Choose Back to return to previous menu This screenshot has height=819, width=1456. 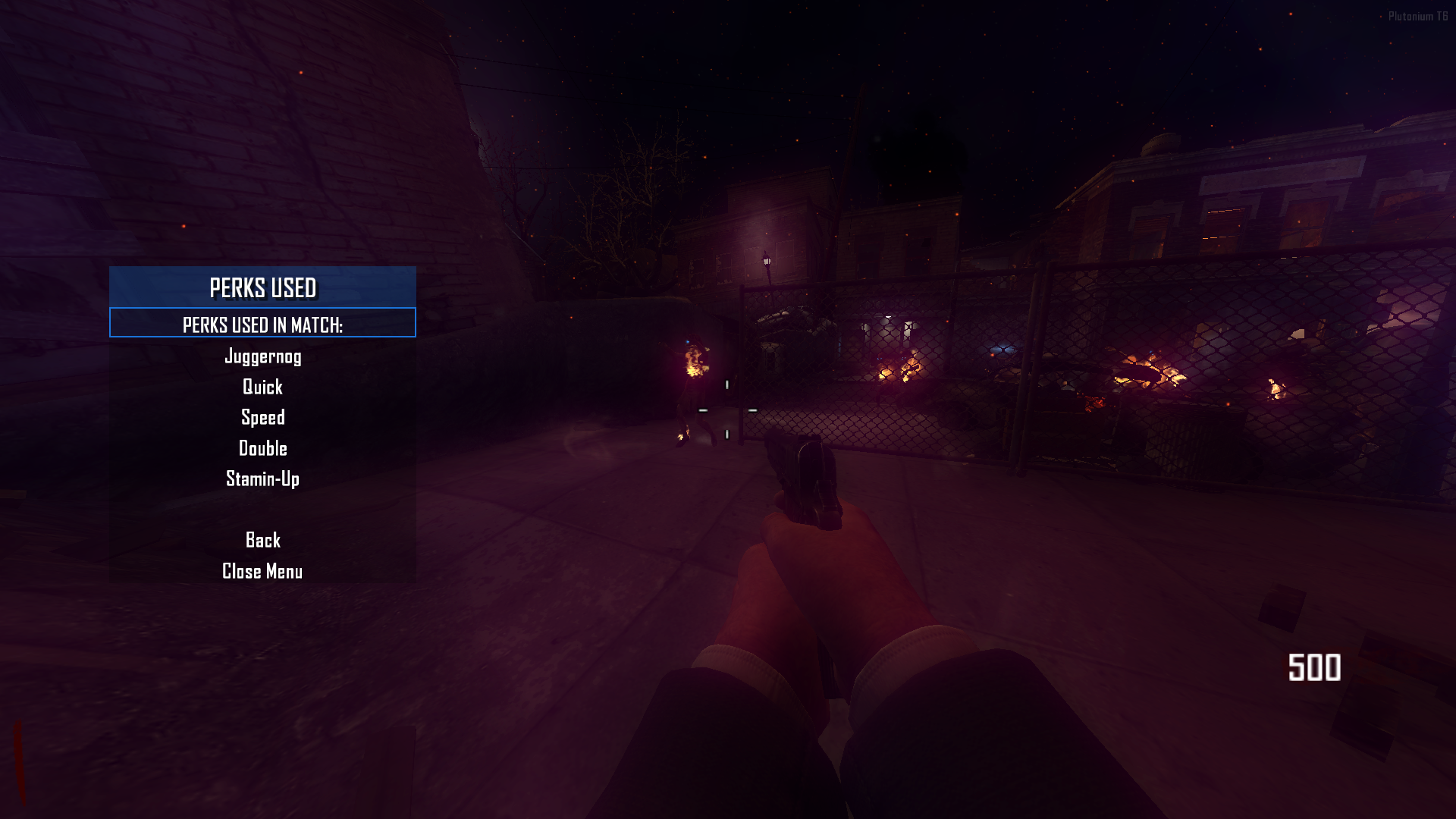(263, 541)
